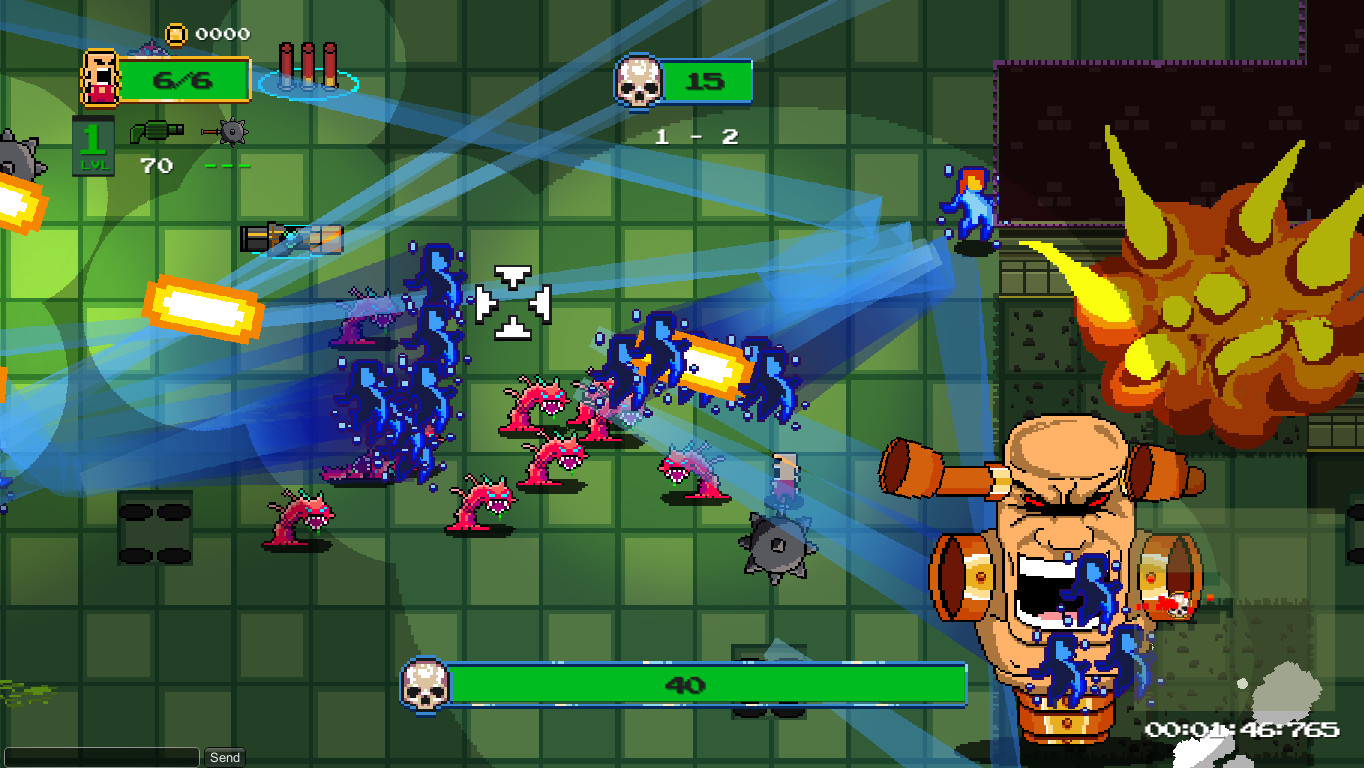Click the minigun pickup on the ground
This screenshot has height=768, width=1364.
[291, 238]
